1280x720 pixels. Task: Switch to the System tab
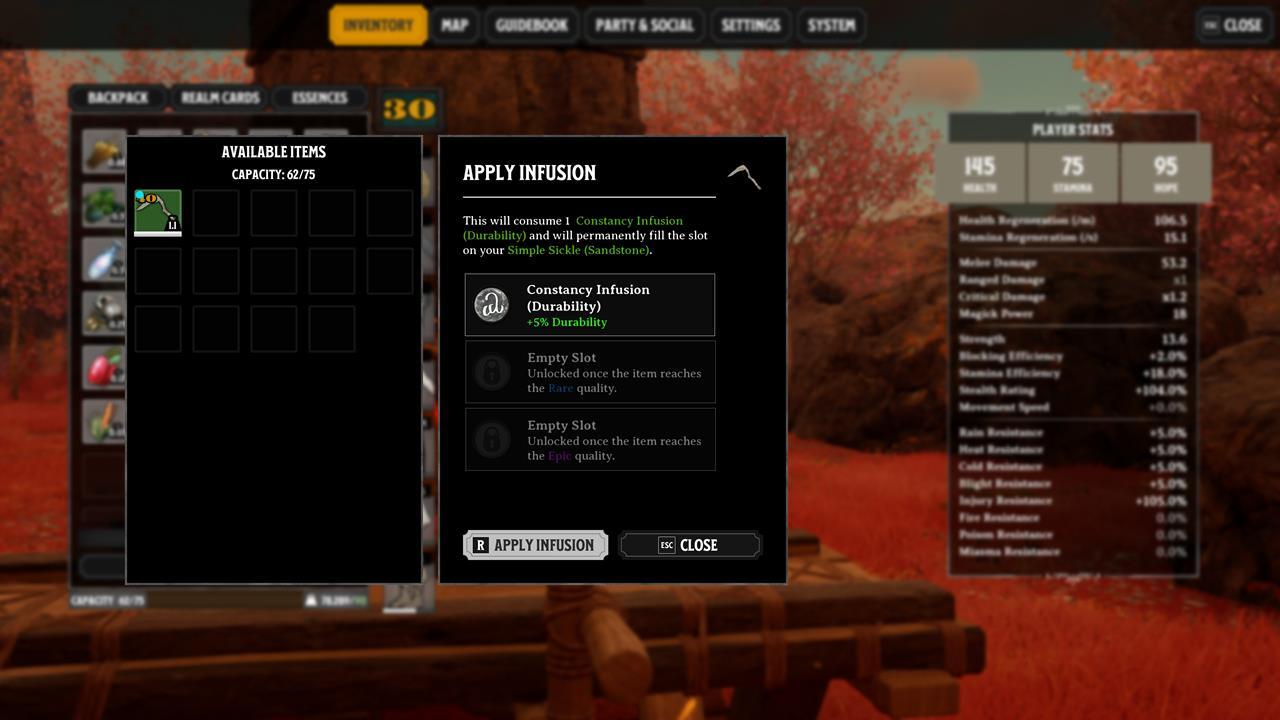(831, 25)
